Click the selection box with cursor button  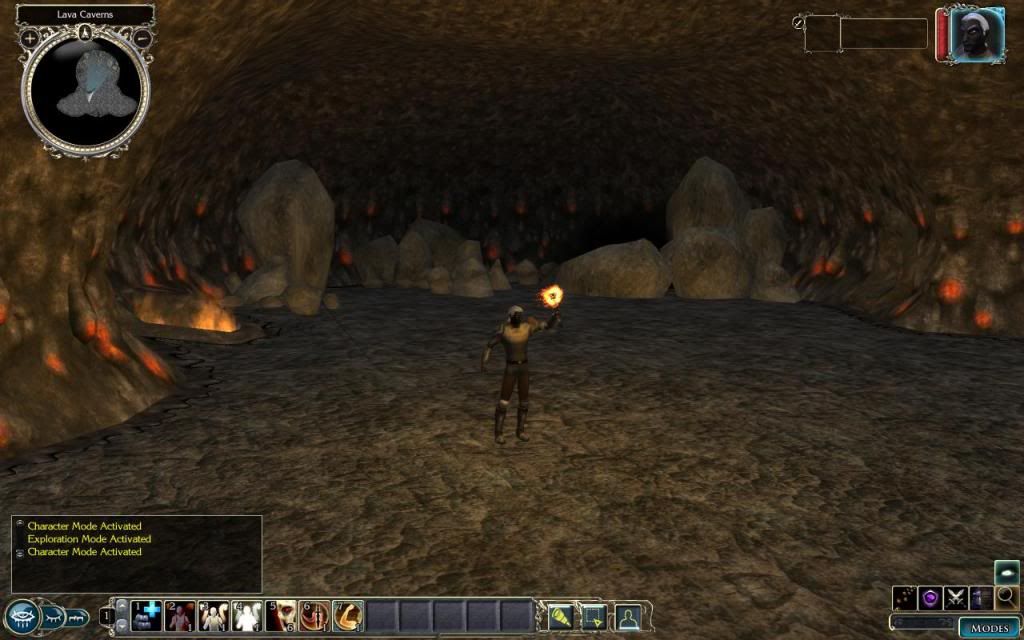594,616
